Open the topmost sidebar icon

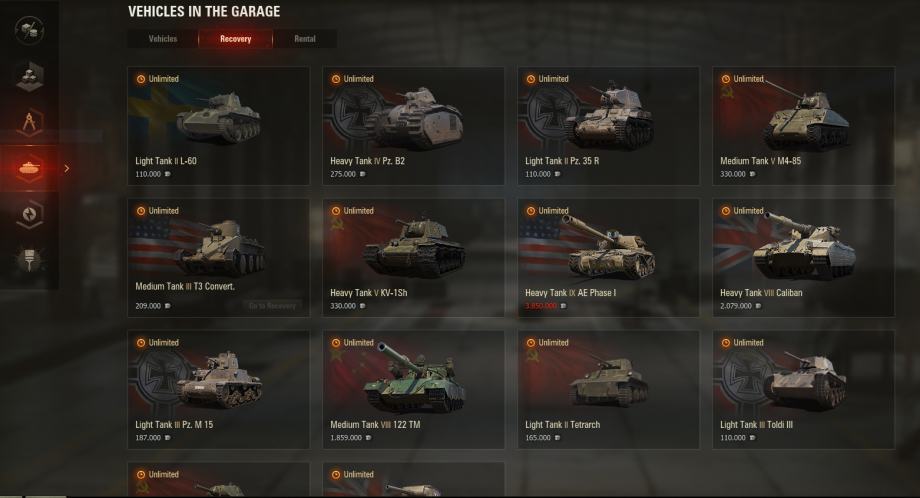[x=29, y=30]
